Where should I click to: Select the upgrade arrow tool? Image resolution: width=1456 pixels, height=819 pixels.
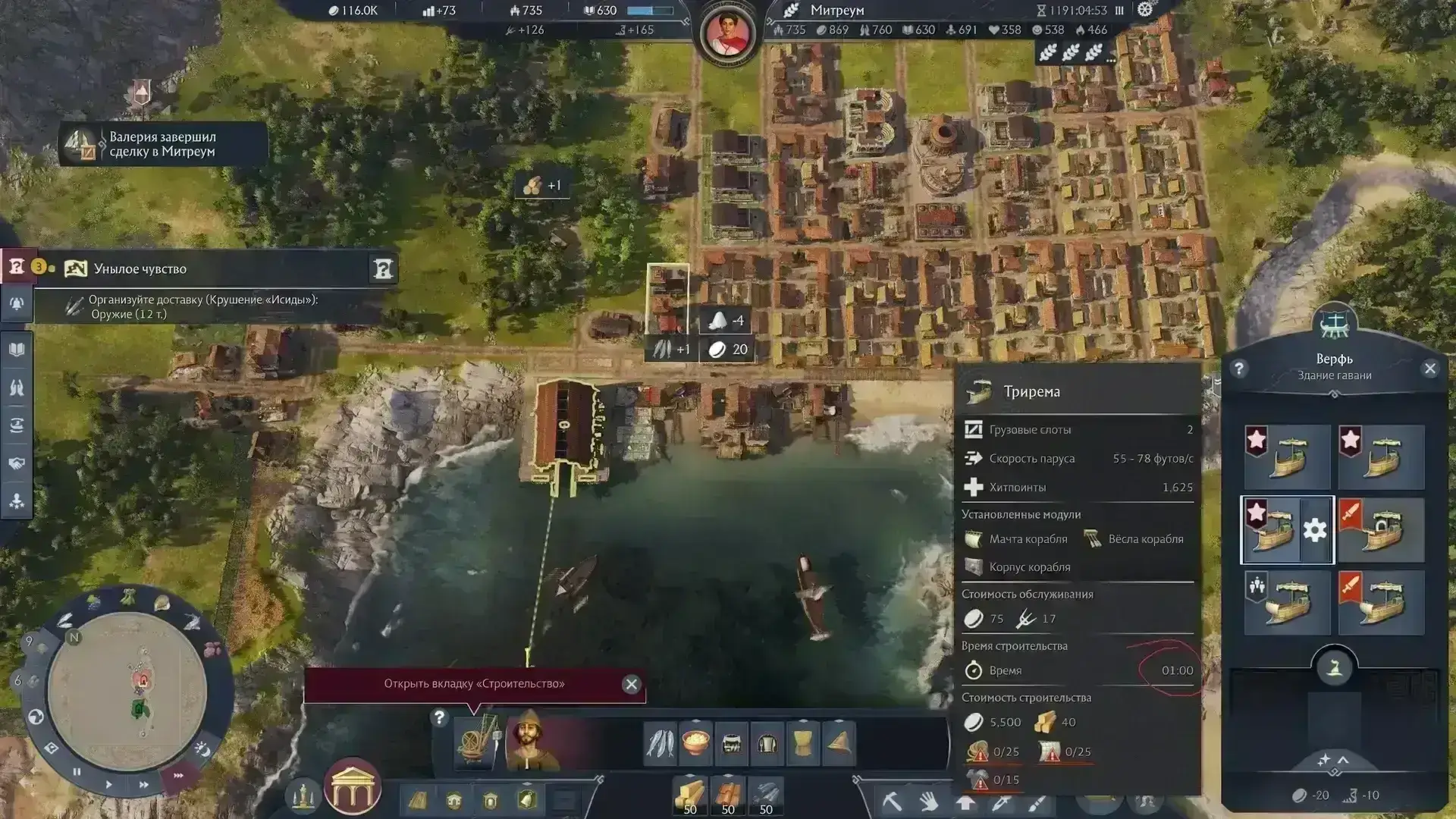tap(965, 801)
